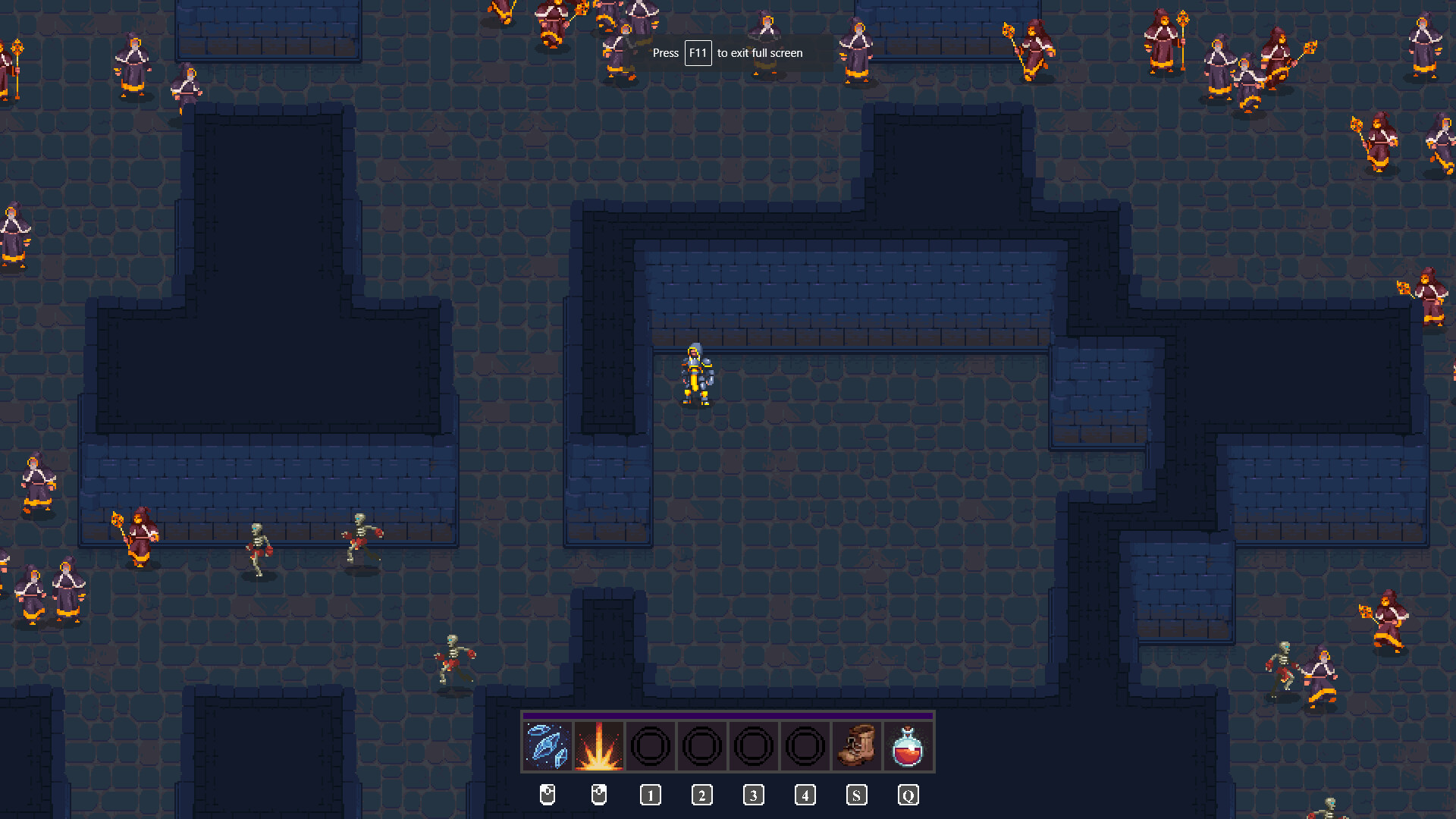The image size is (1456, 819).
Task: Click the health potion icon in the hotbar
Action: (908, 745)
